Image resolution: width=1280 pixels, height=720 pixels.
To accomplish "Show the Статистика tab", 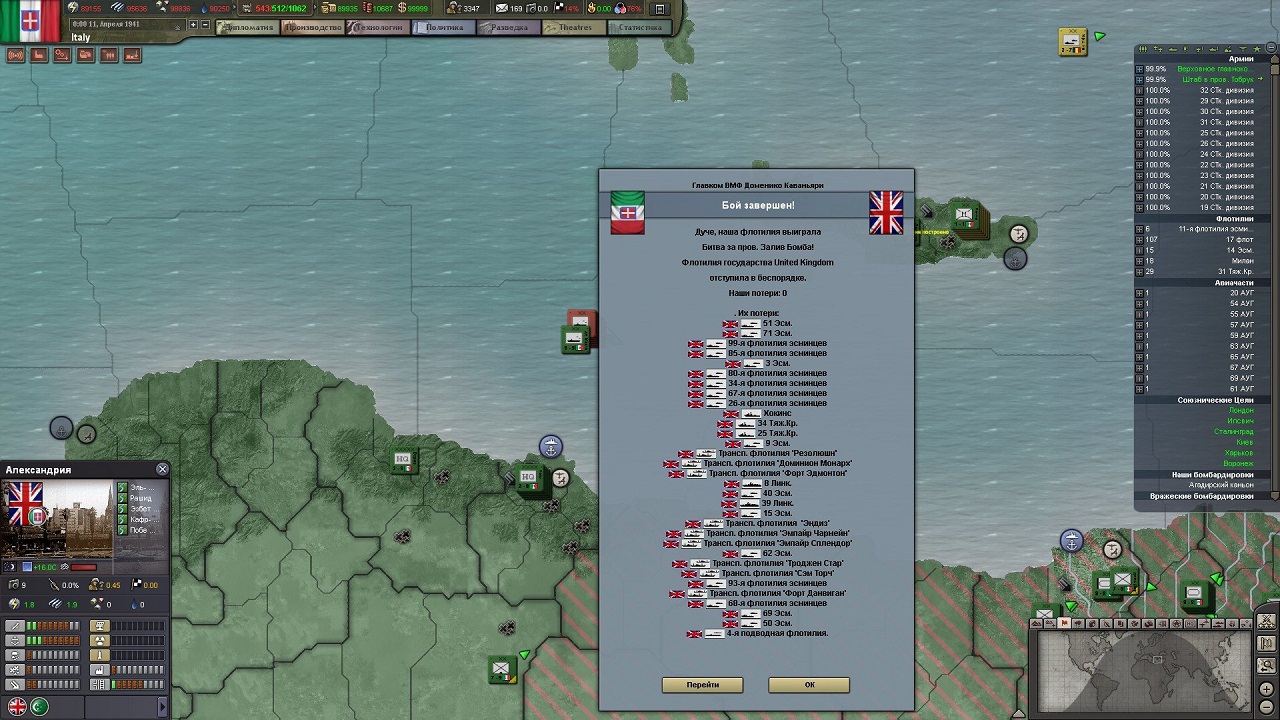I will pyautogui.click(x=640, y=28).
